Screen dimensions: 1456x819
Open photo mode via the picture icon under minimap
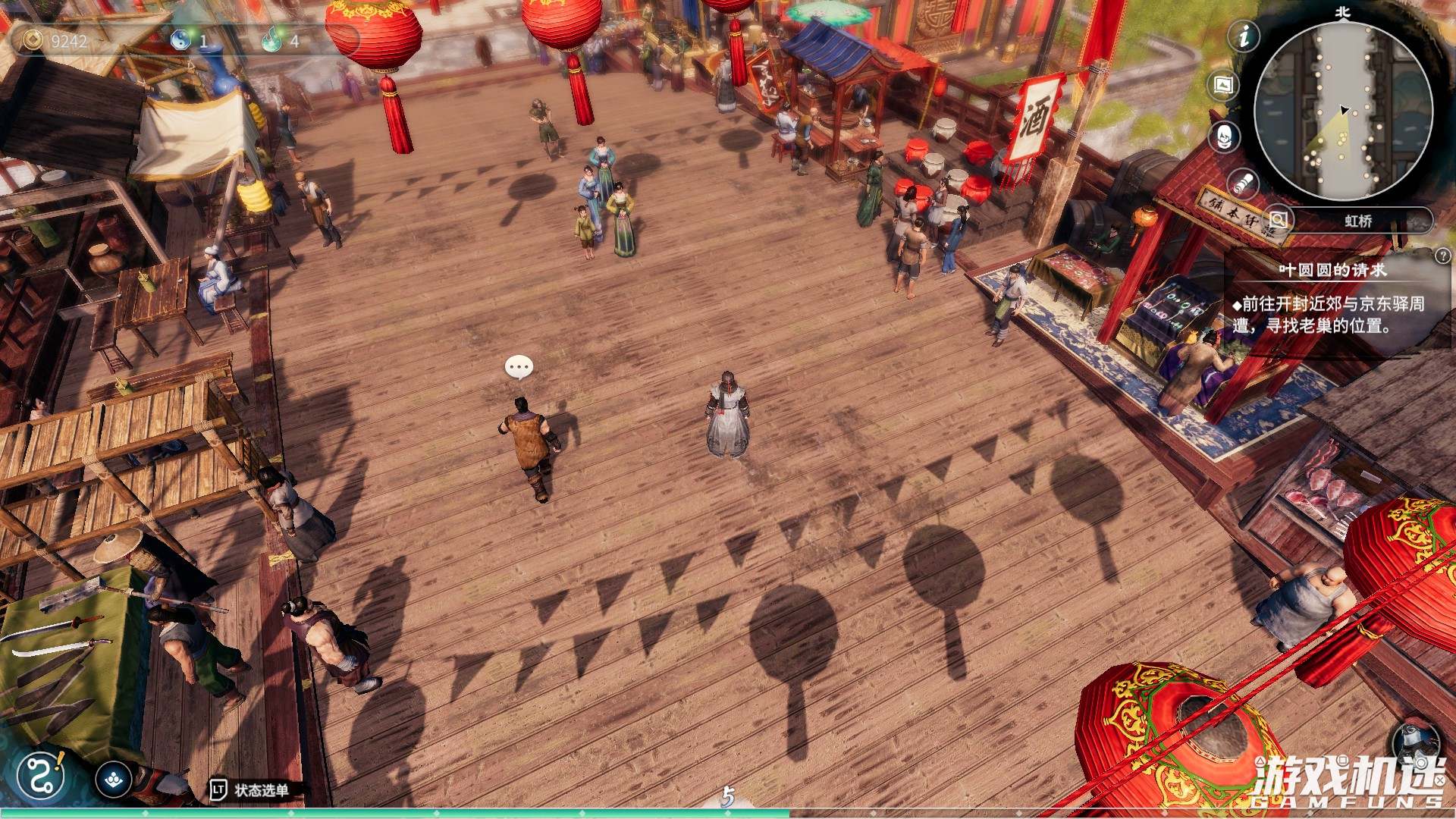click(1224, 86)
